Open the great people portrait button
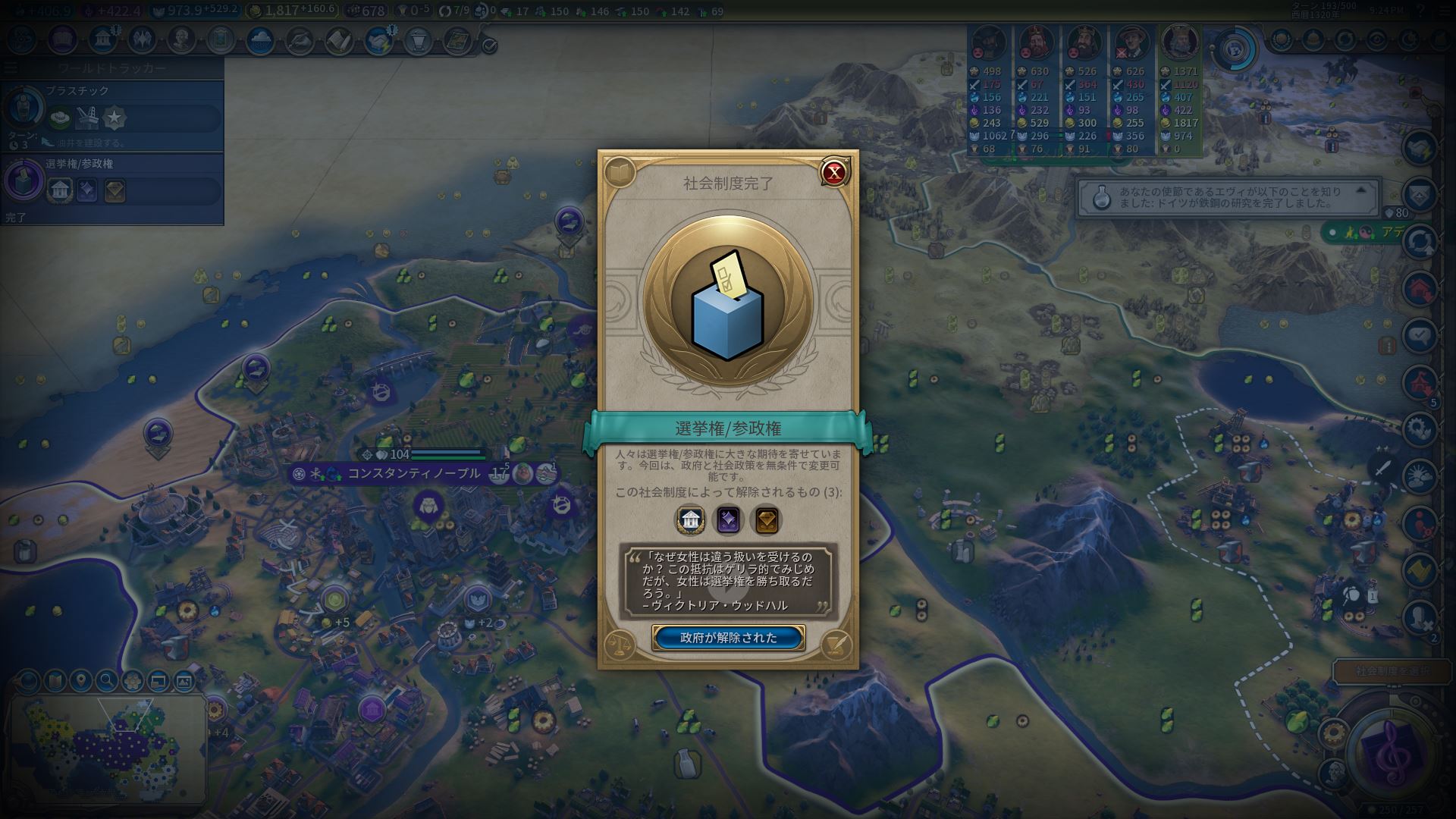Image resolution: width=1456 pixels, height=819 pixels. (x=181, y=39)
